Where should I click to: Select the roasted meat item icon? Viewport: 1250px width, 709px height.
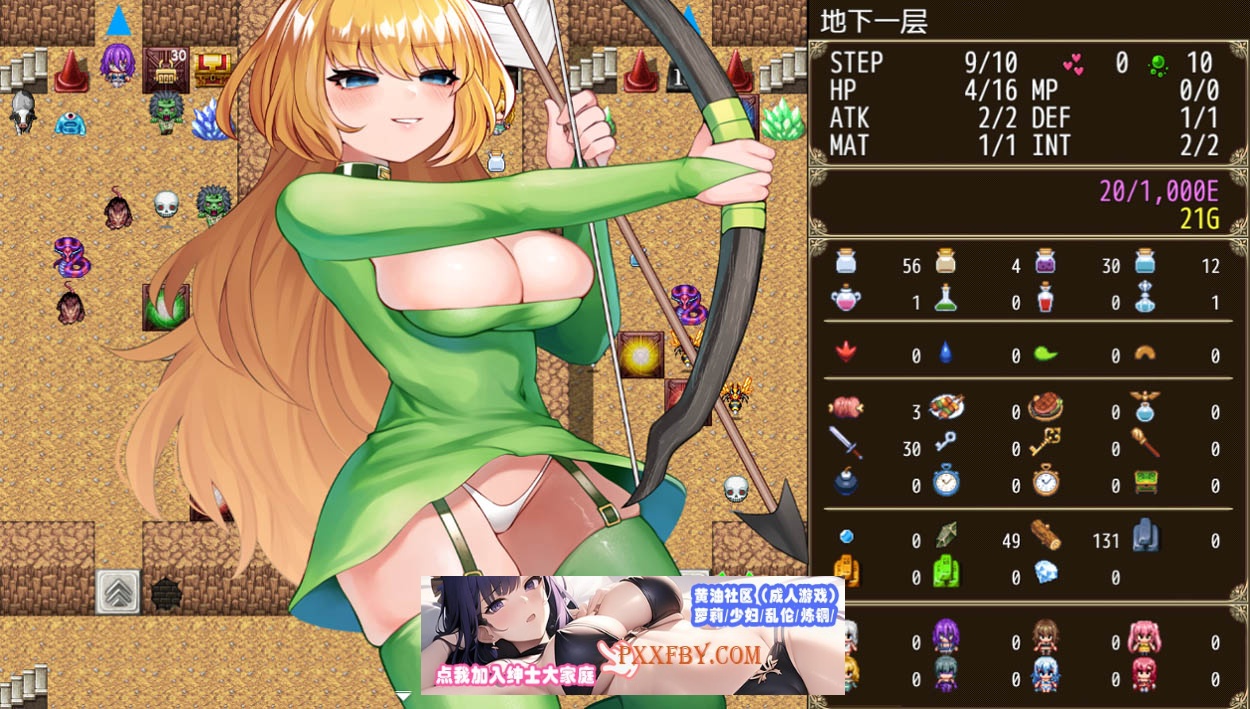coord(846,407)
